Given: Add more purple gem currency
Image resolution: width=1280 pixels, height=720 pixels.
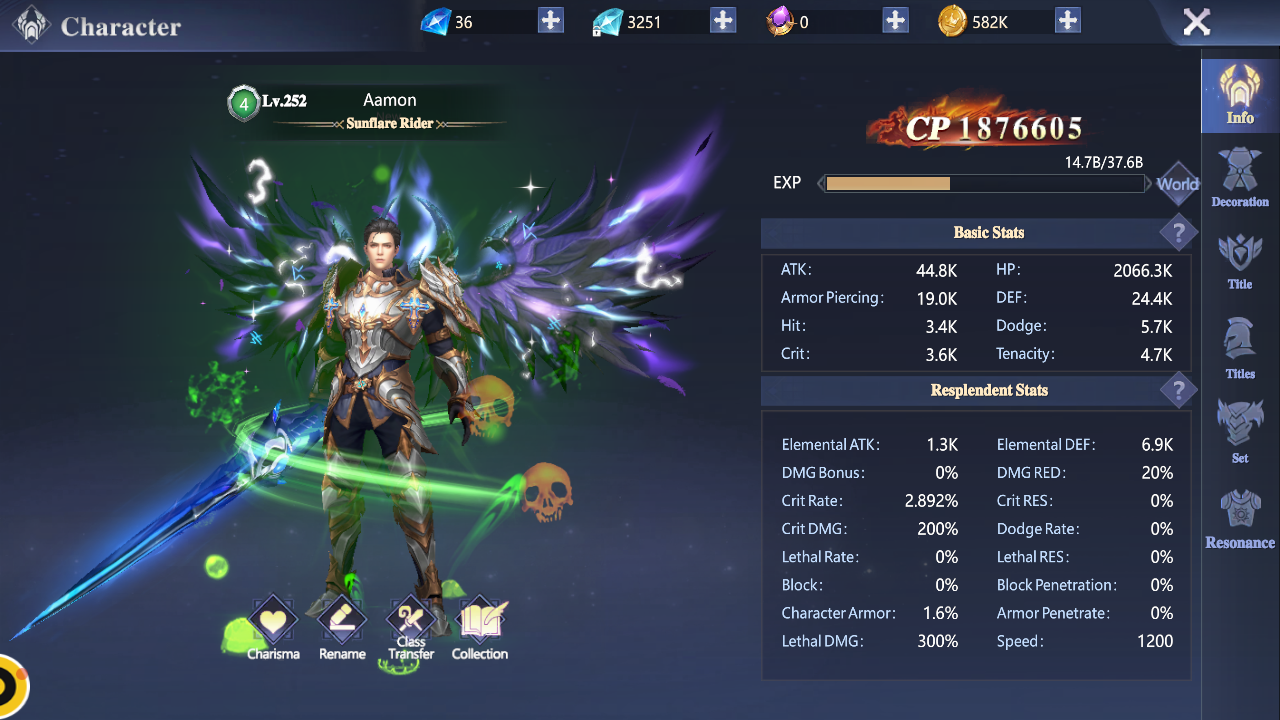Looking at the screenshot, I should pyautogui.click(x=895, y=21).
